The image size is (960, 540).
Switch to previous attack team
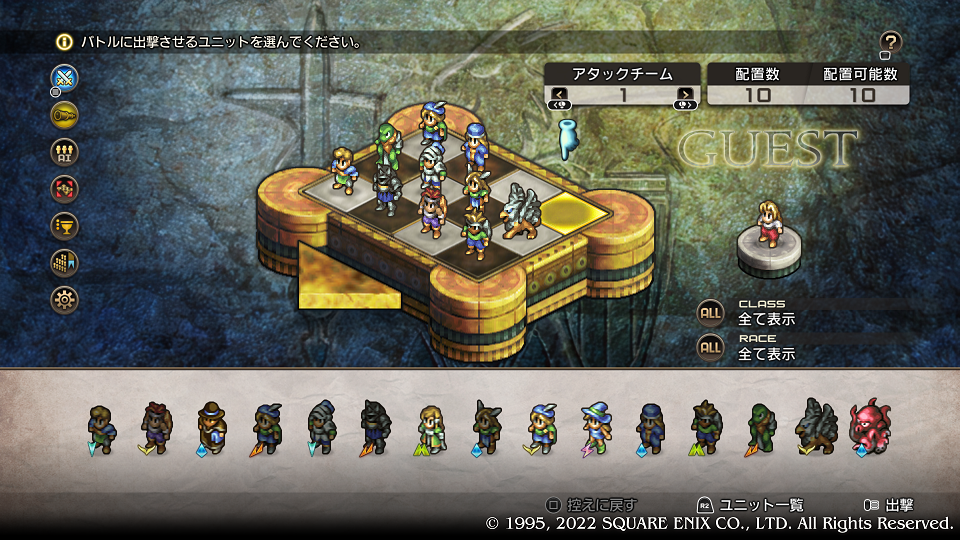[x=559, y=95]
